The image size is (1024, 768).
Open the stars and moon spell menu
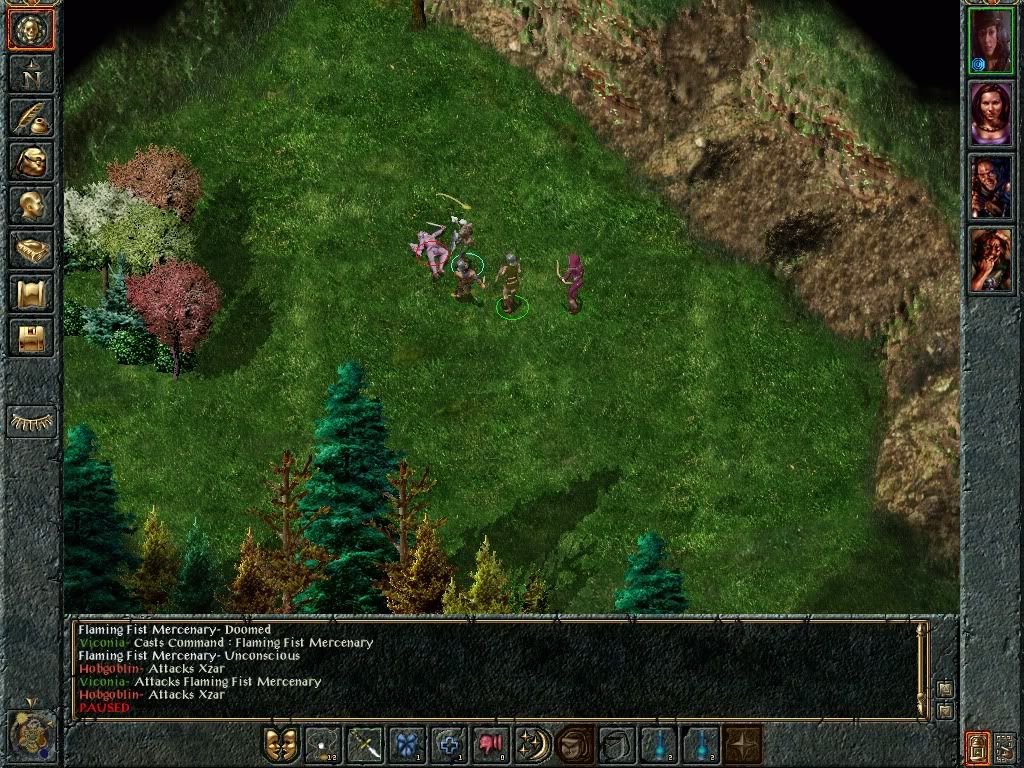(x=533, y=745)
